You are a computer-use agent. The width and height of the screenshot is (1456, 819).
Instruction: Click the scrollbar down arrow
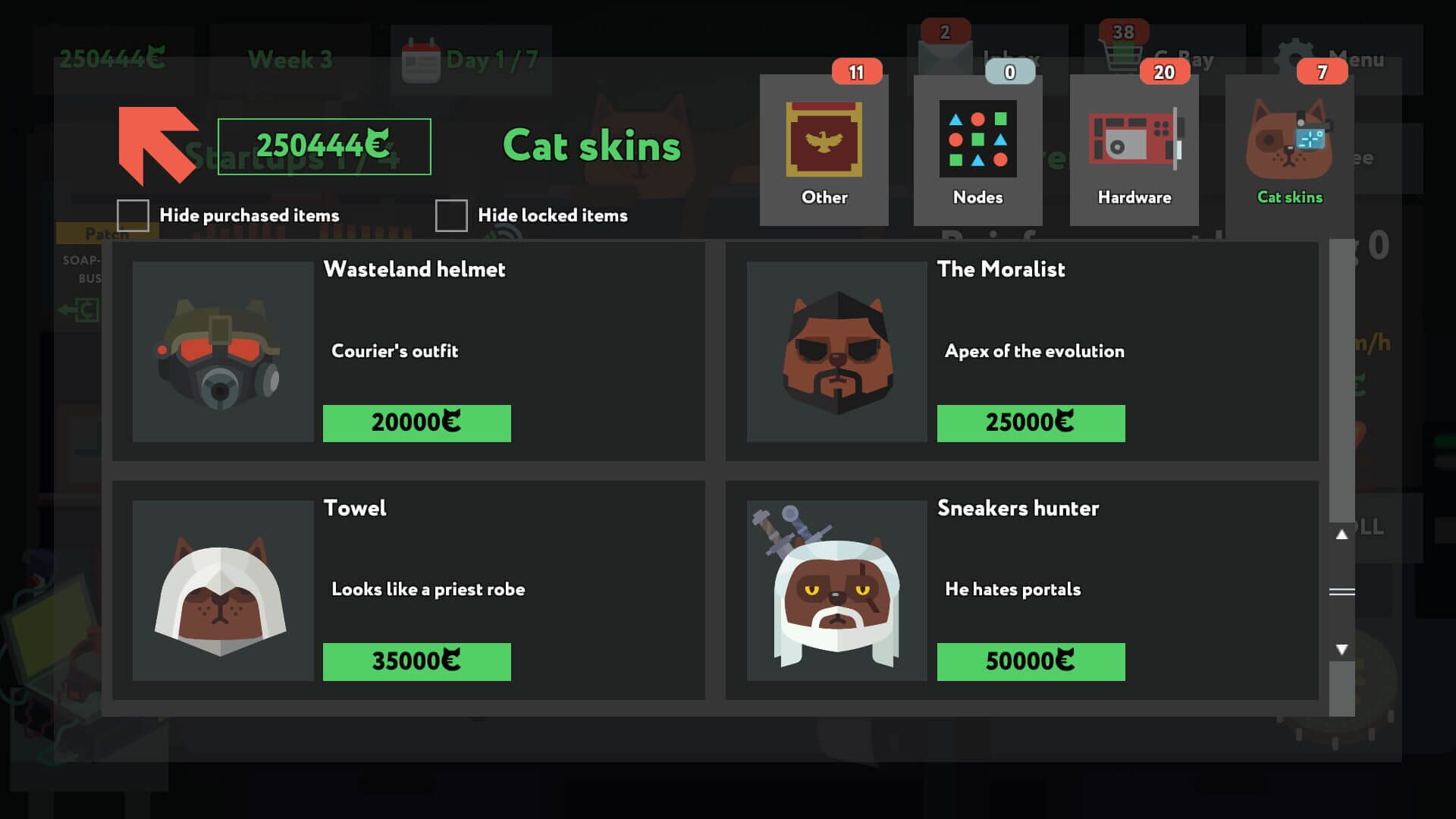pos(1342,650)
